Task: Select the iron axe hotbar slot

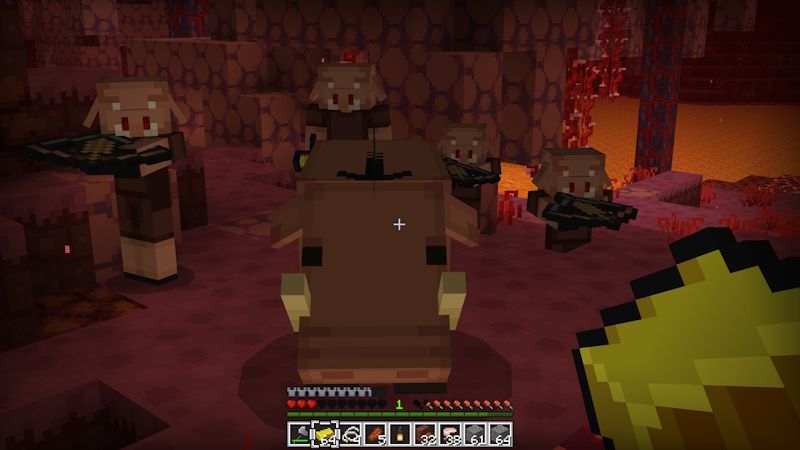Action: 300,434
